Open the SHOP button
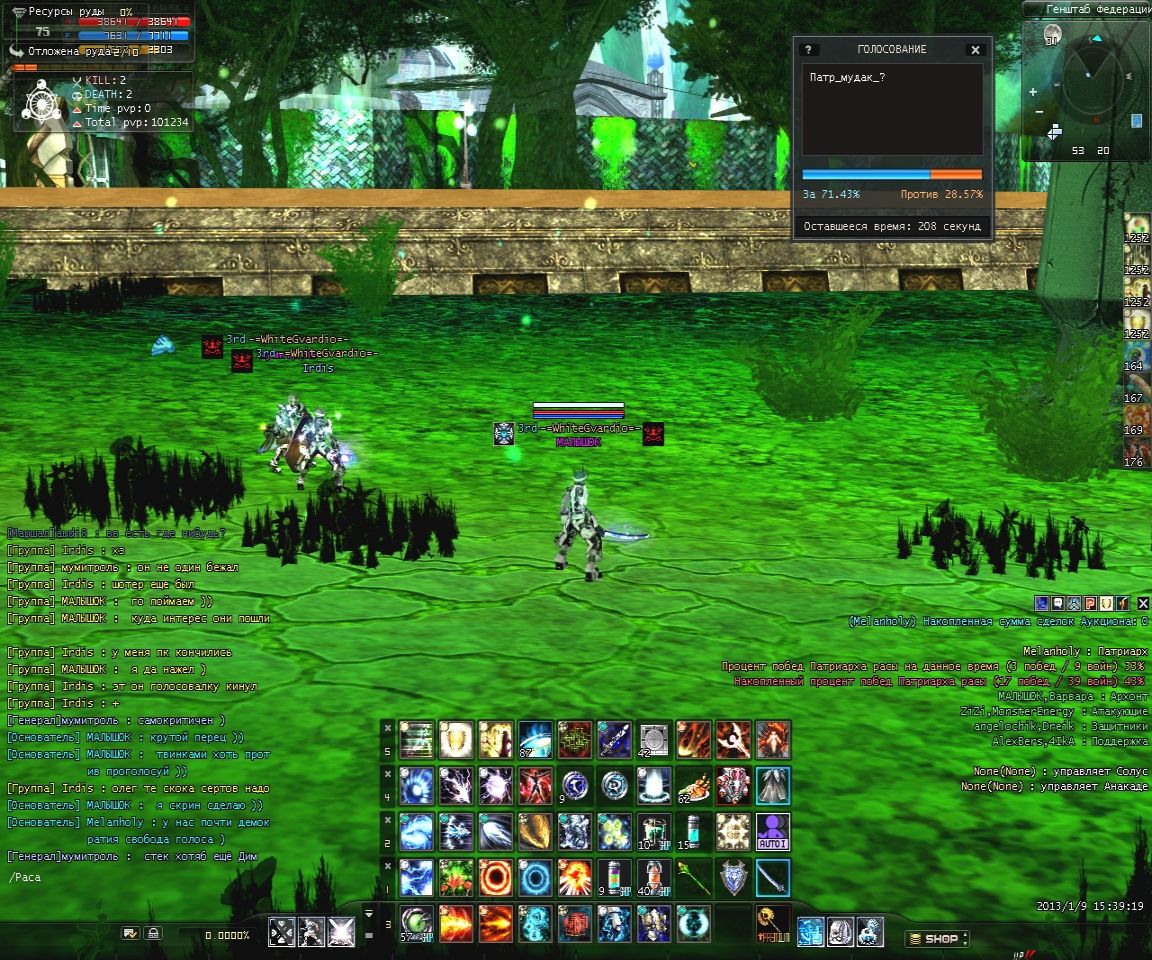 tap(937, 939)
